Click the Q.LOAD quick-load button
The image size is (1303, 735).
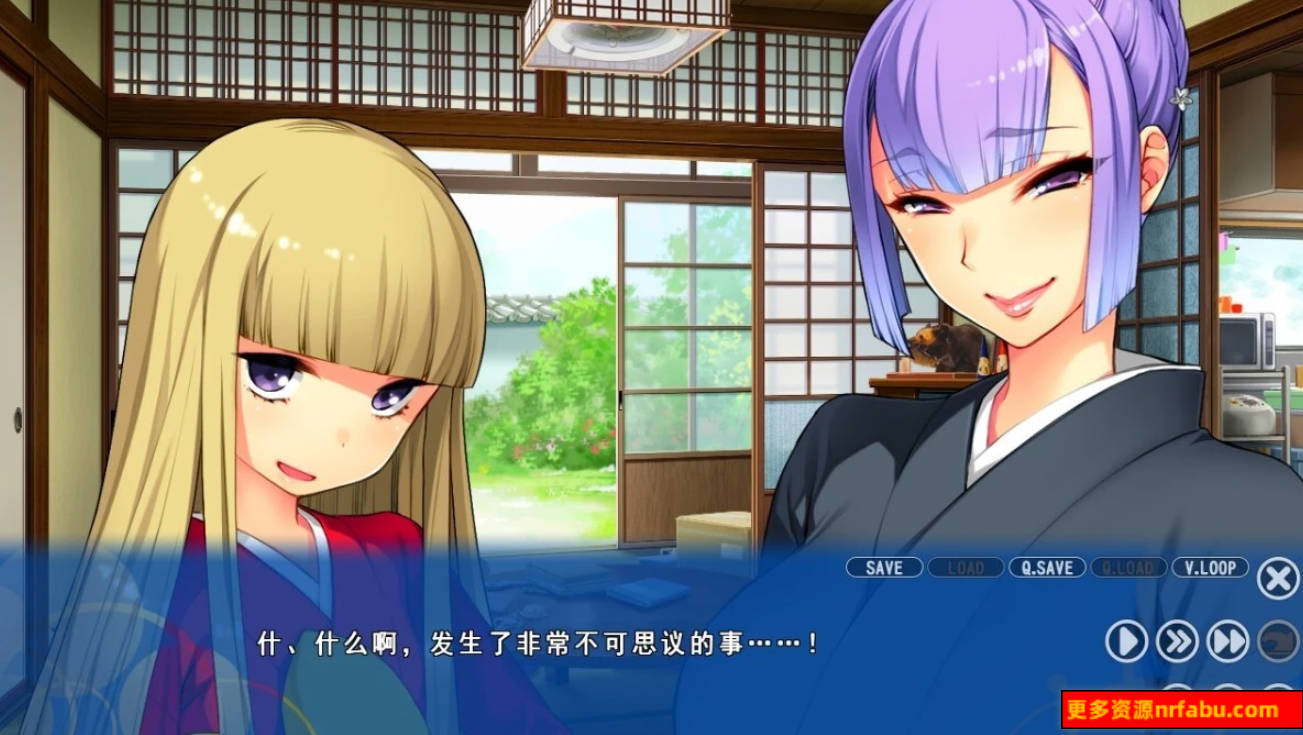1130,567
